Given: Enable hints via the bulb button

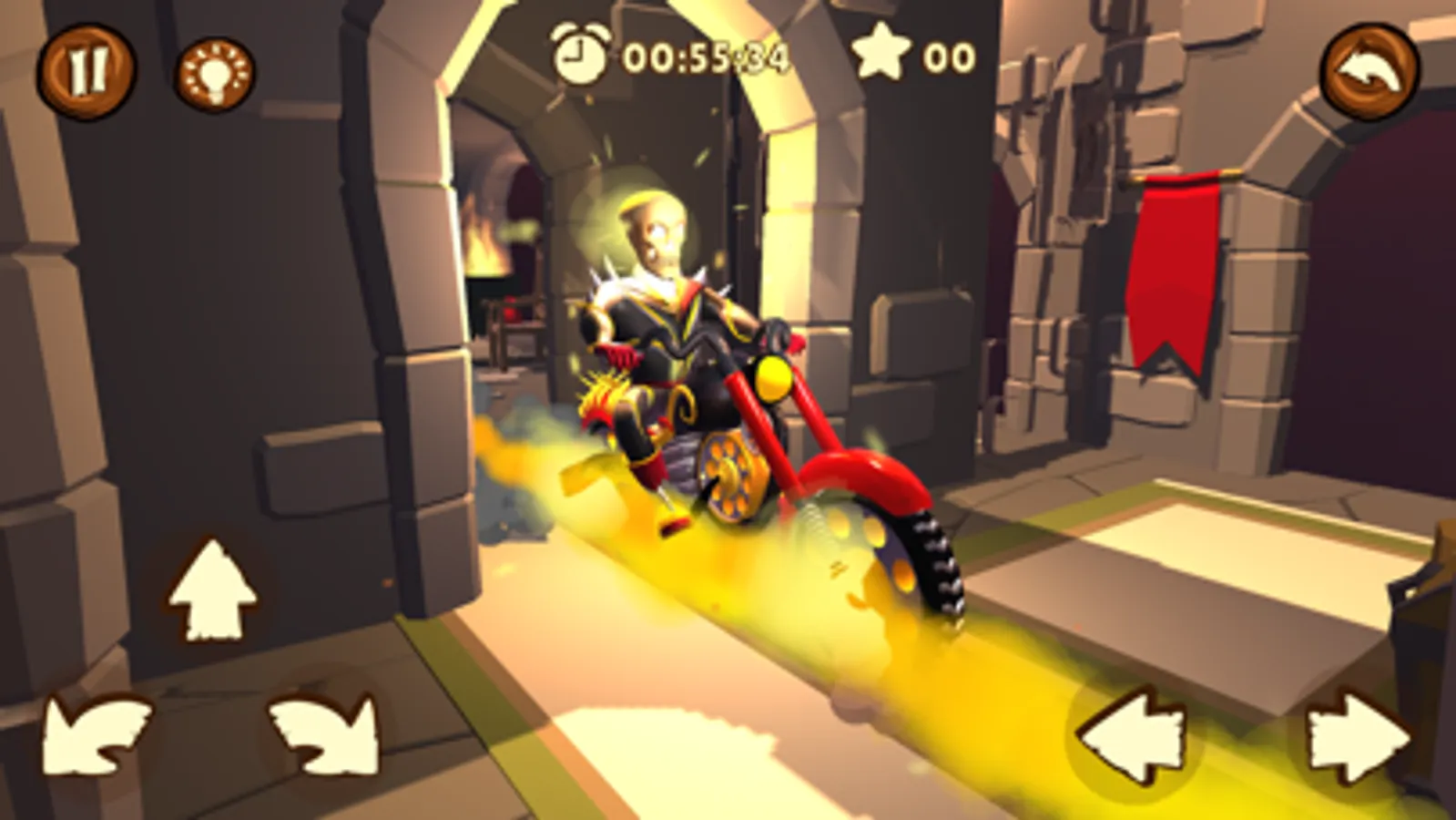Looking at the screenshot, I should click(216, 73).
